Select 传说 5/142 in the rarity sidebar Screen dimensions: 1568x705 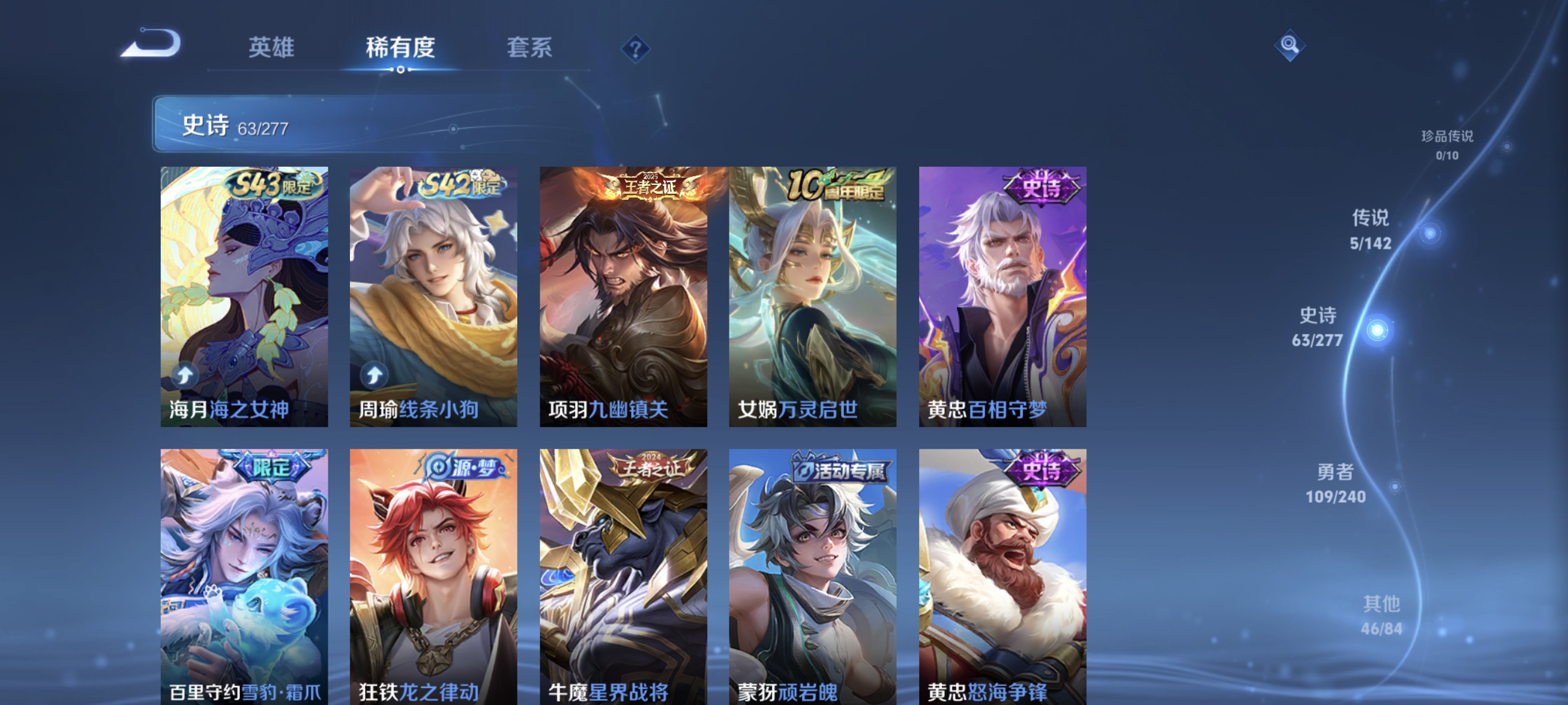[x=1372, y=231]
